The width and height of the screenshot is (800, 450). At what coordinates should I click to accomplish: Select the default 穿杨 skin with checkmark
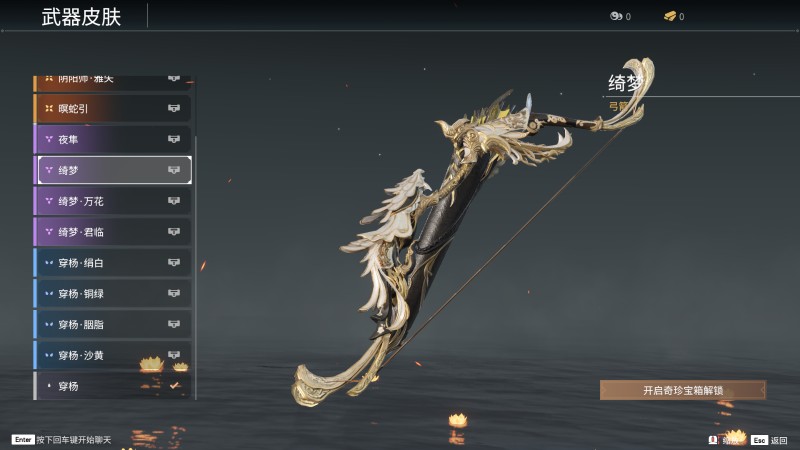point(112,385)
